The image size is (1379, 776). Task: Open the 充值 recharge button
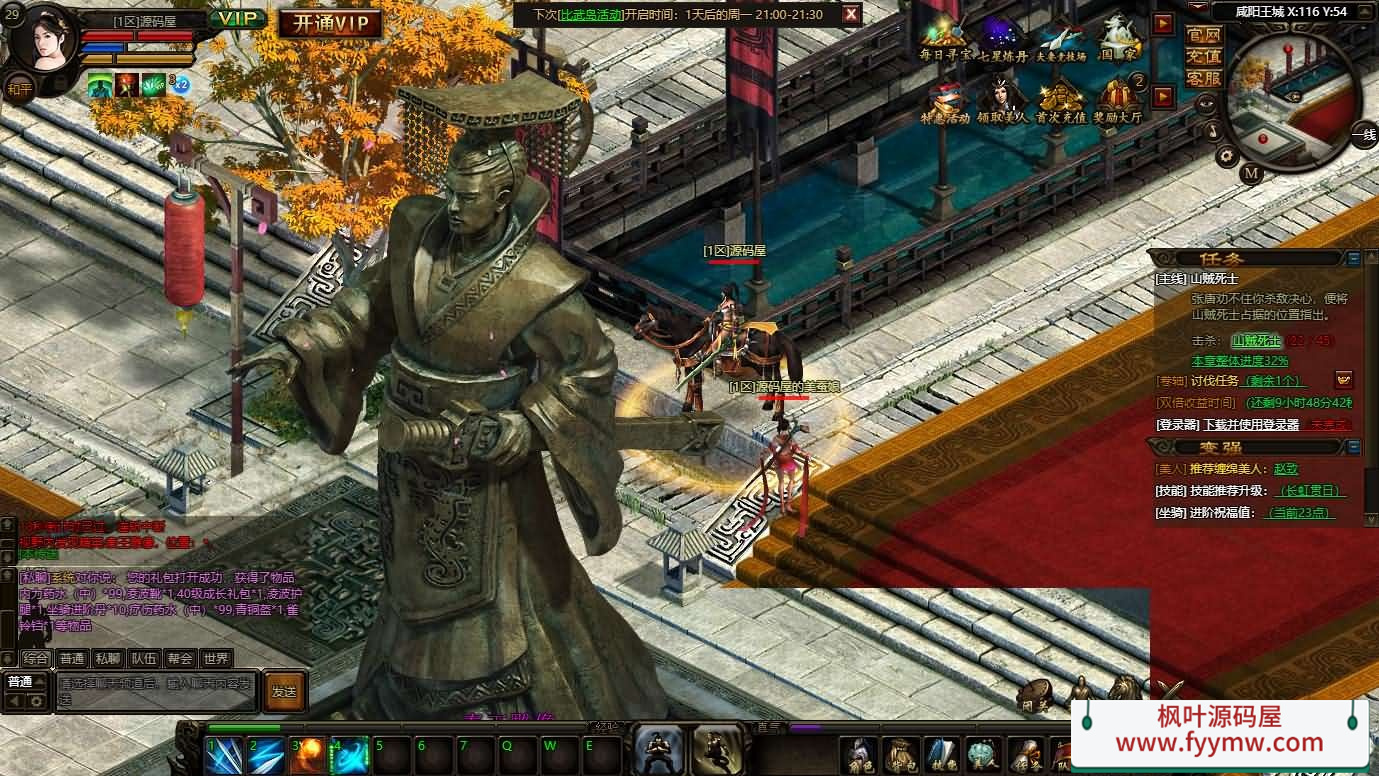coord(1203,56)
